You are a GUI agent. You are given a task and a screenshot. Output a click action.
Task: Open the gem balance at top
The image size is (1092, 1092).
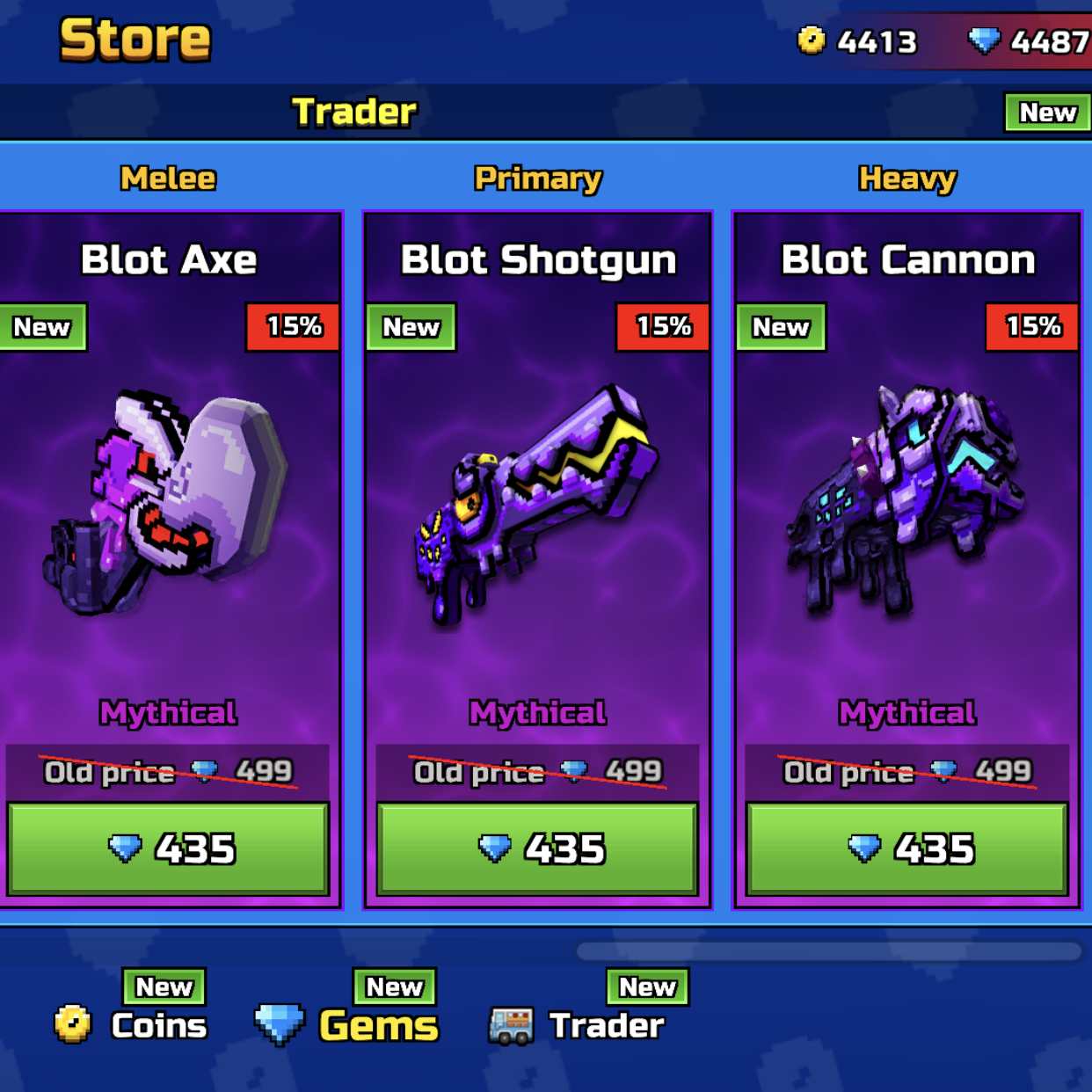coord(1029,41)
